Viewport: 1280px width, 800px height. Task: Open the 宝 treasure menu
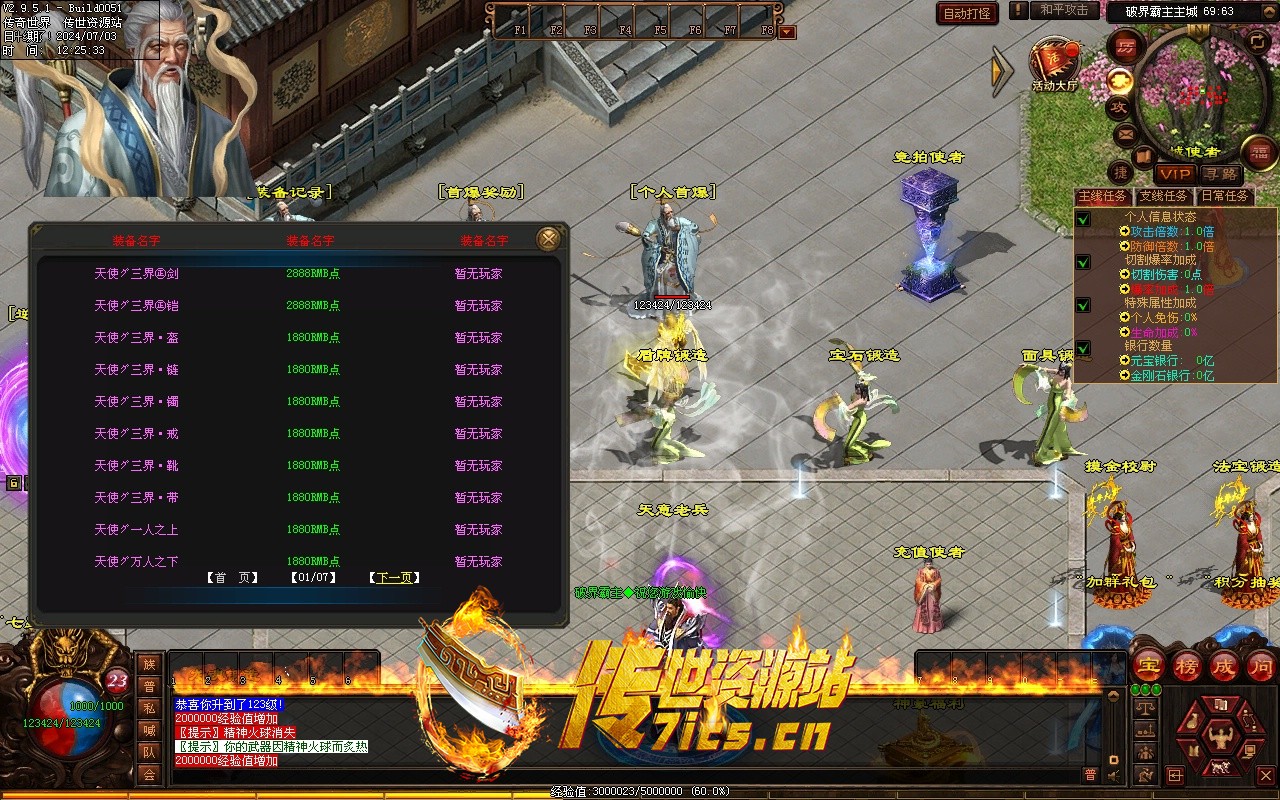[1150, 665]
